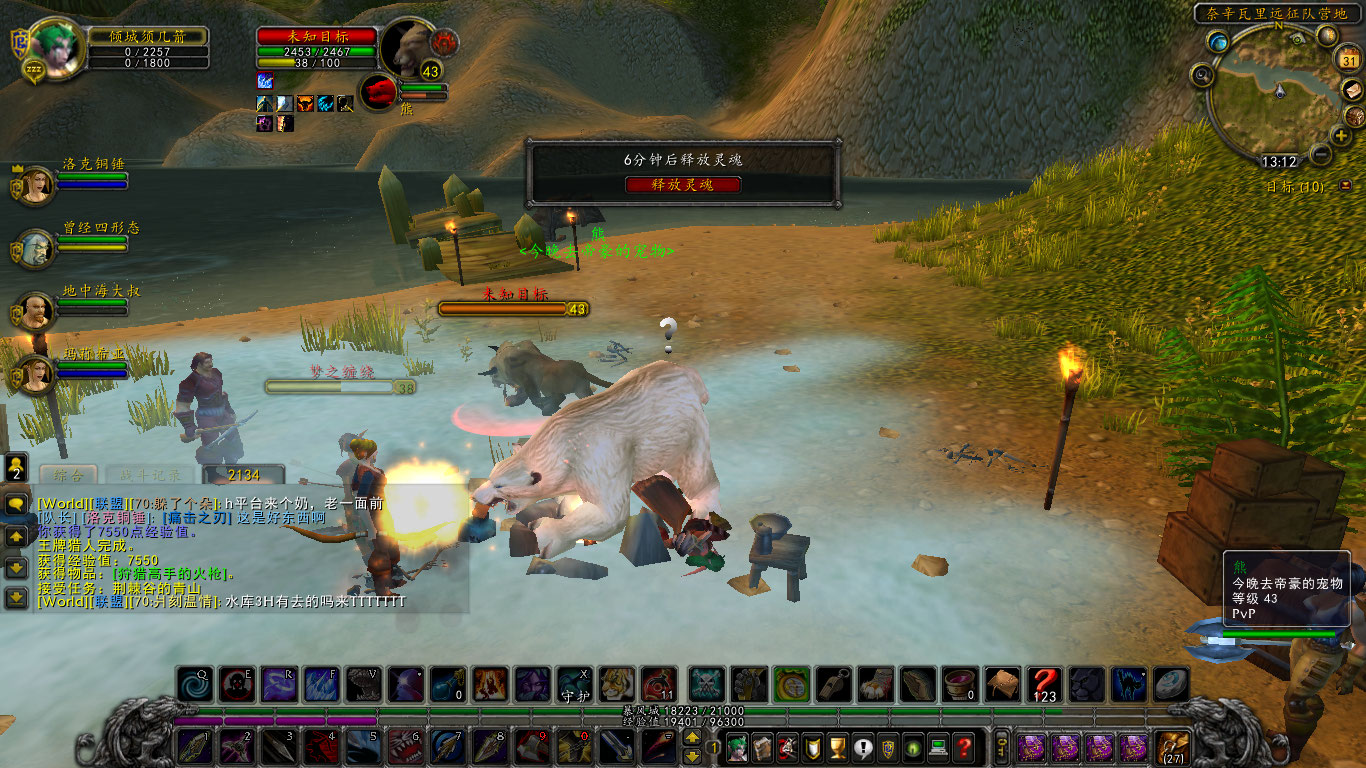Open the mail envelope icon by the minimap
Viewport: 1366px width, 768px height.
coord(1354,92)
